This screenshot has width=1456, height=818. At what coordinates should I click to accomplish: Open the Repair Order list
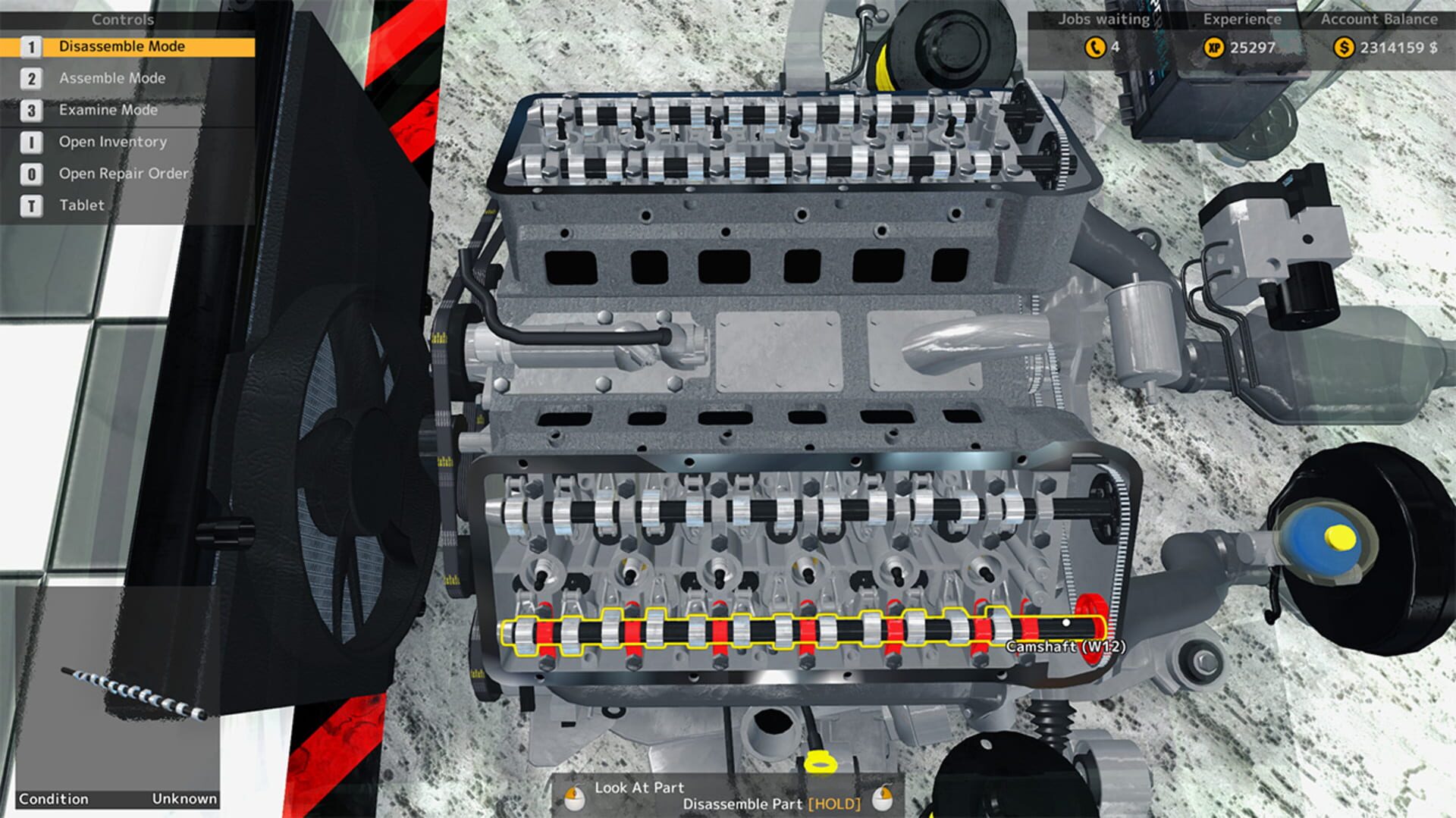(x=123, y=173)
